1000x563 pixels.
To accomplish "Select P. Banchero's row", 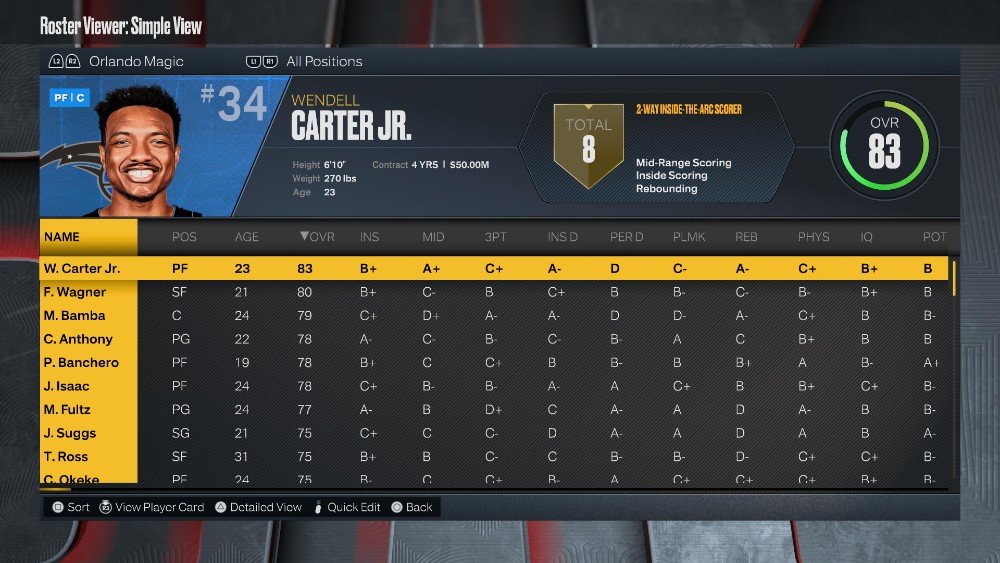I will 81,363.
